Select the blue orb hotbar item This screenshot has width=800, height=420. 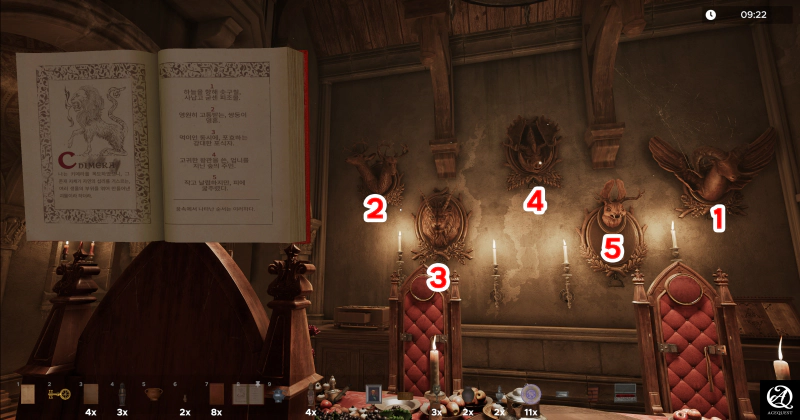pyautogui.click(x=277, y=394)
